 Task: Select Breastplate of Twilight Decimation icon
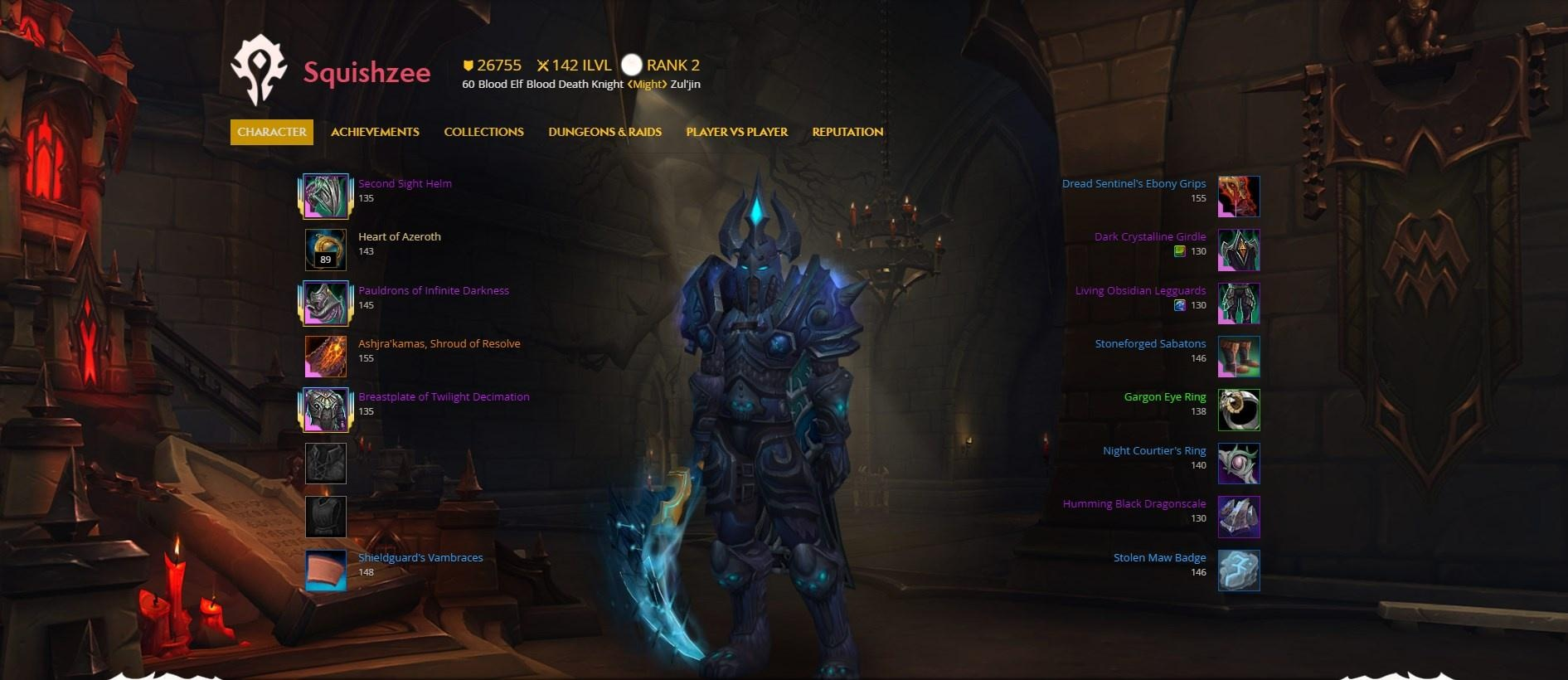(x=325, y=410)
